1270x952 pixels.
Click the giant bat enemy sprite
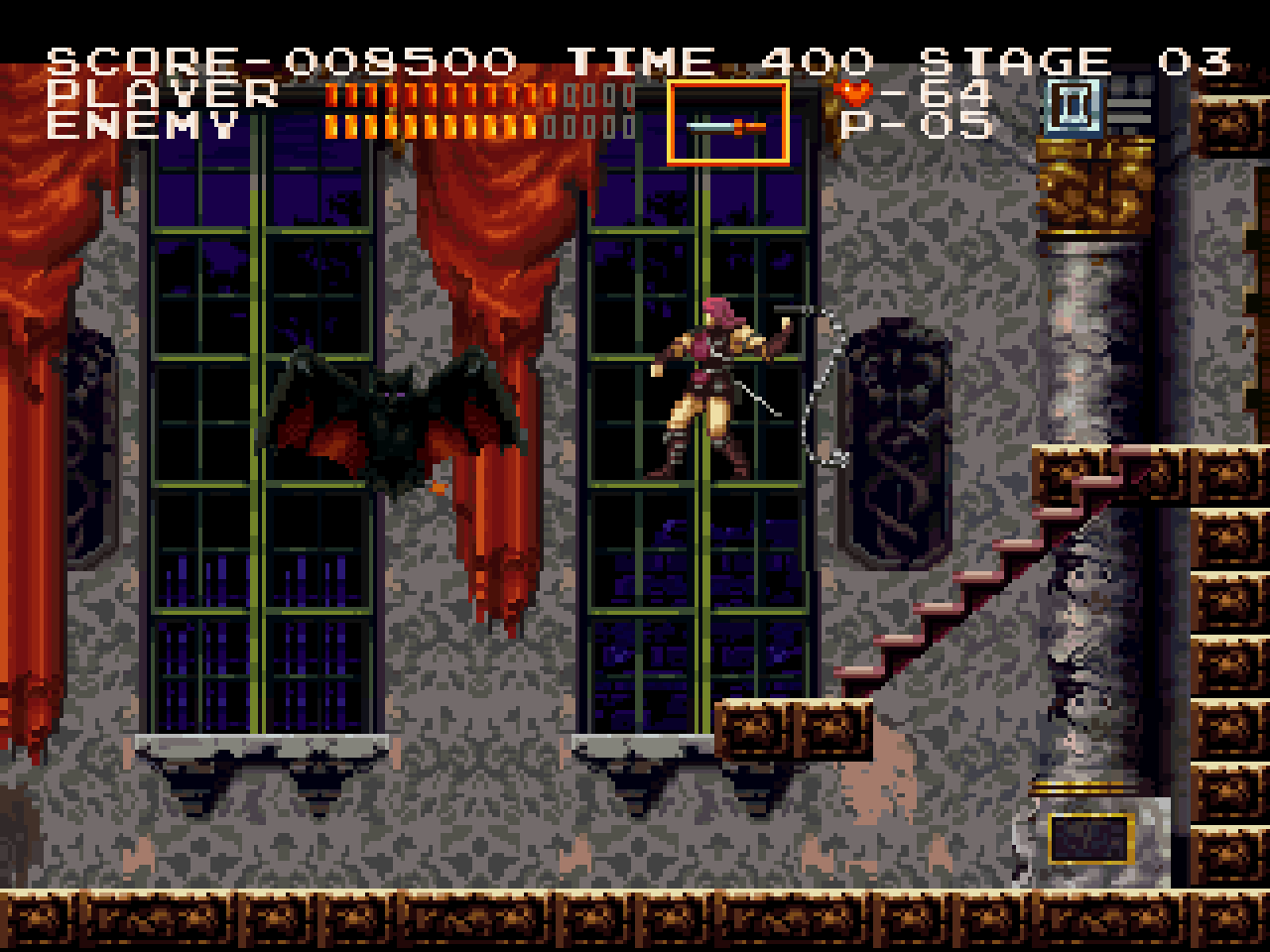pyautogui.click(x=392, y=416)
